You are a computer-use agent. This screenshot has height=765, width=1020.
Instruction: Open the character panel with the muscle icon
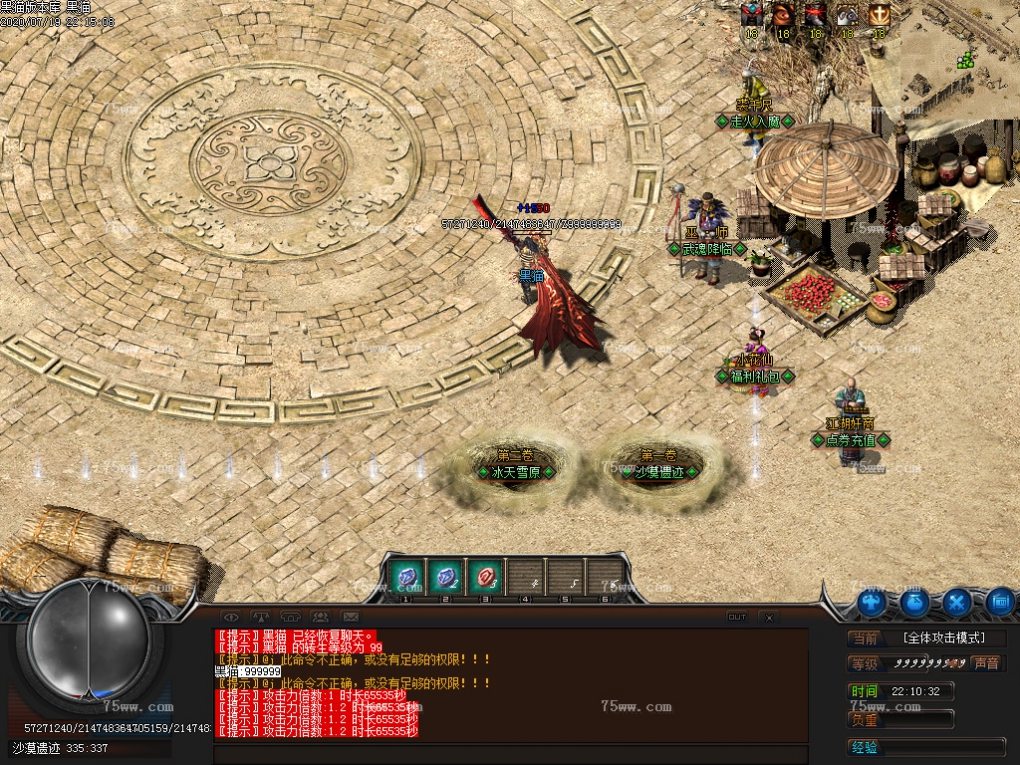tap(871, 602)
